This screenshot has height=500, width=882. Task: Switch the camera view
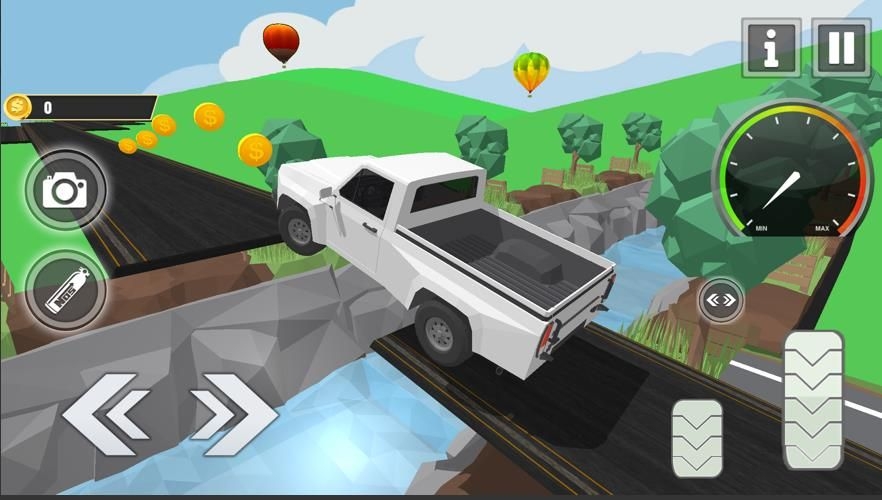pos(66,190)
